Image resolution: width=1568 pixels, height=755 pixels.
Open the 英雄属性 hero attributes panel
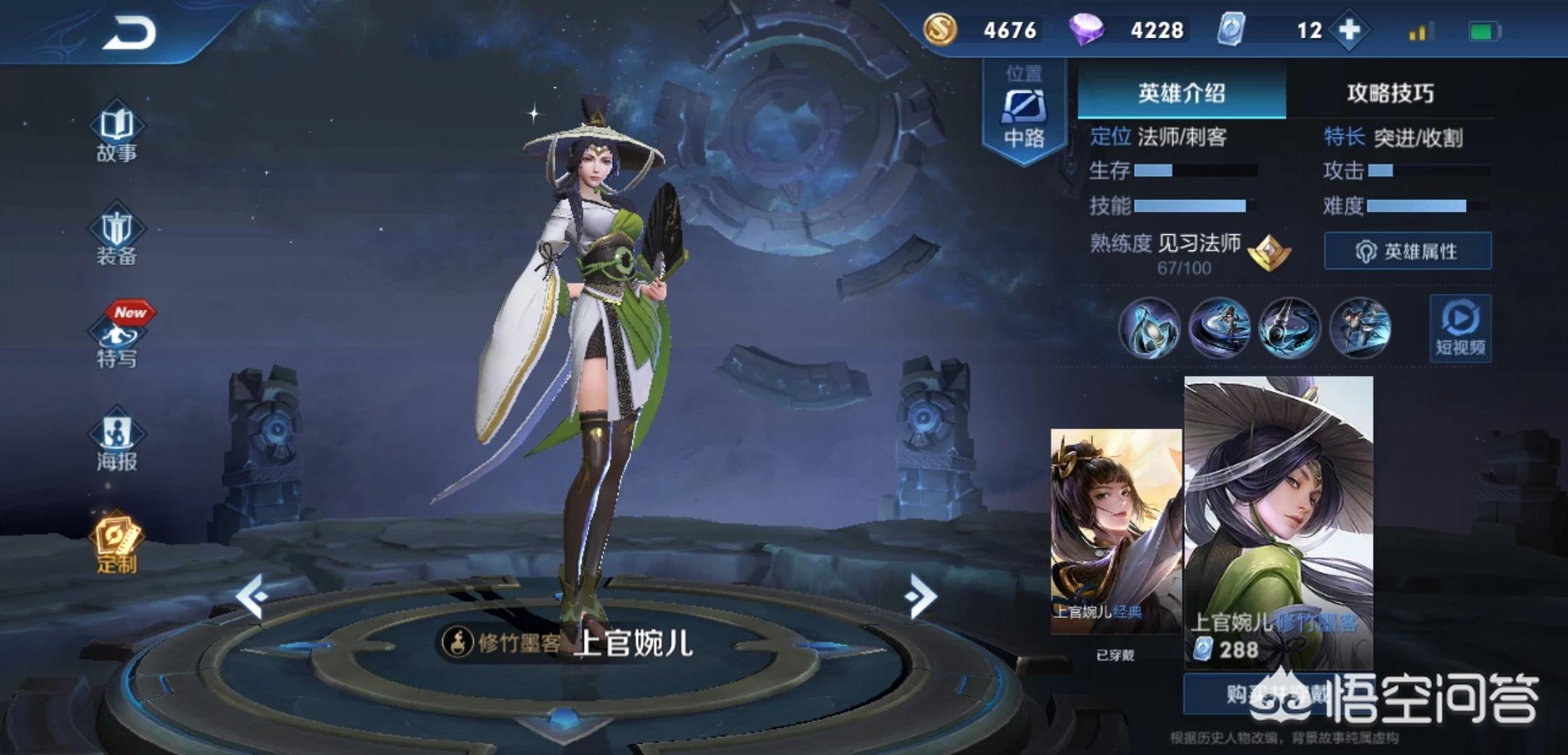click(1407, 251)
